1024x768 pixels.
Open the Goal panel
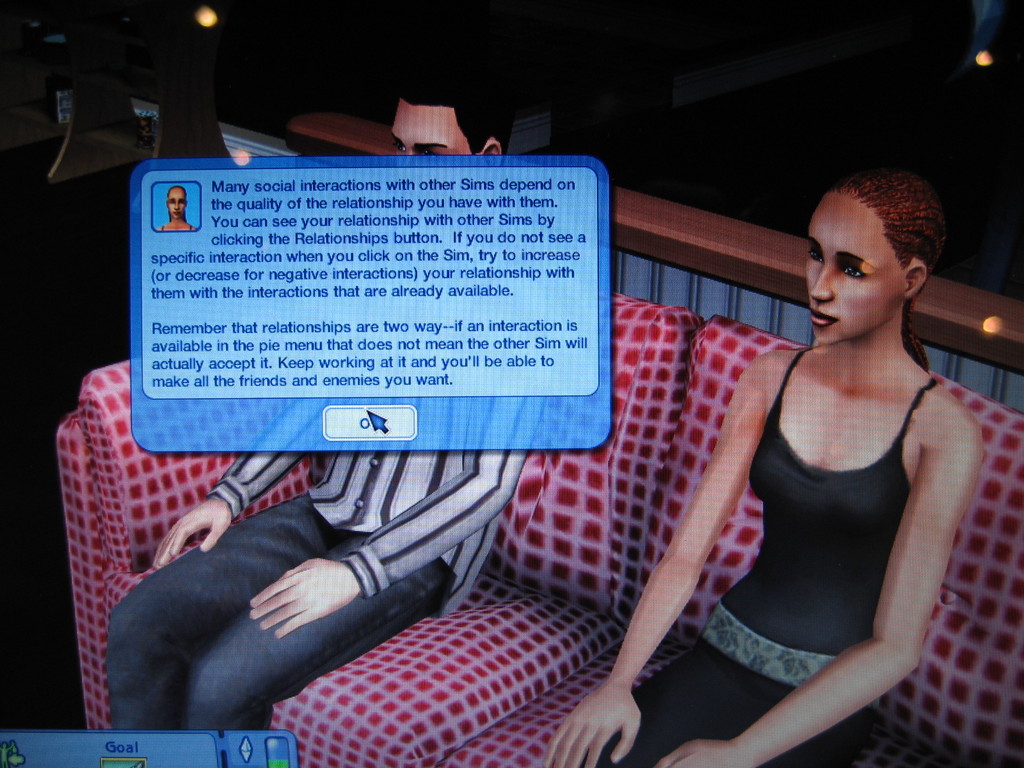[x=122, y=751]
